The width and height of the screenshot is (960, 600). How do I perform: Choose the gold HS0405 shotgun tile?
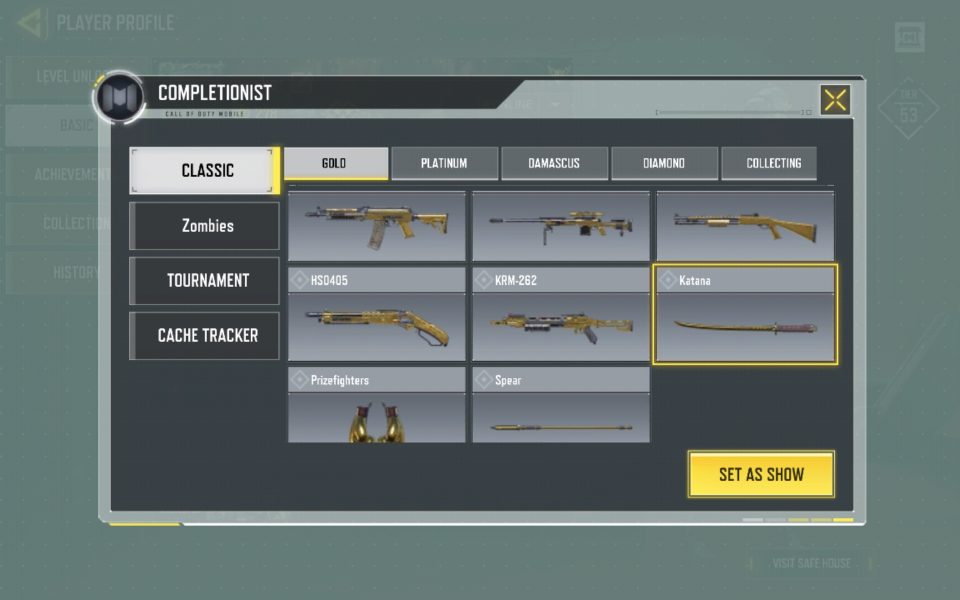pos(377,314)
